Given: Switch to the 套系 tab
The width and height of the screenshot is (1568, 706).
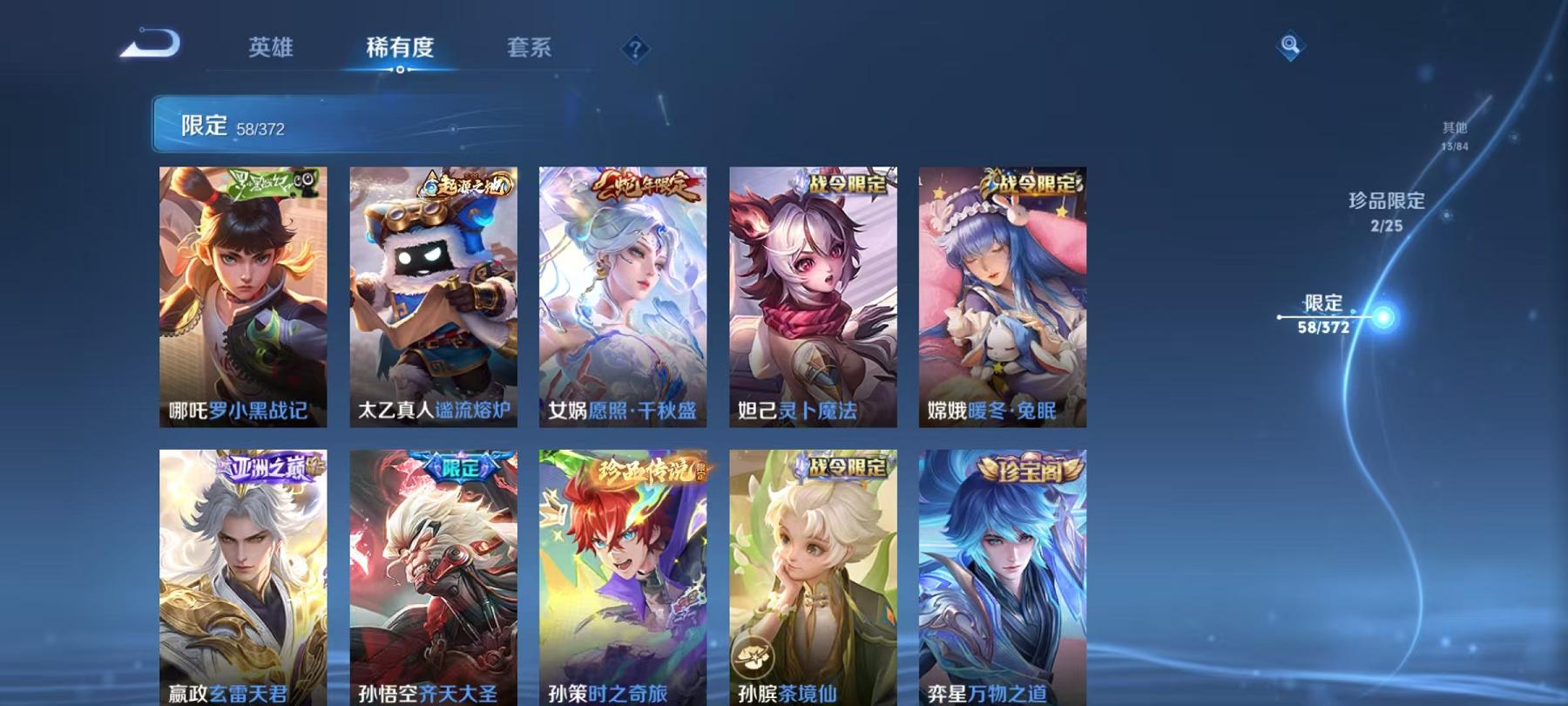Looking at the screenshot, I should [x=531, y=50].
